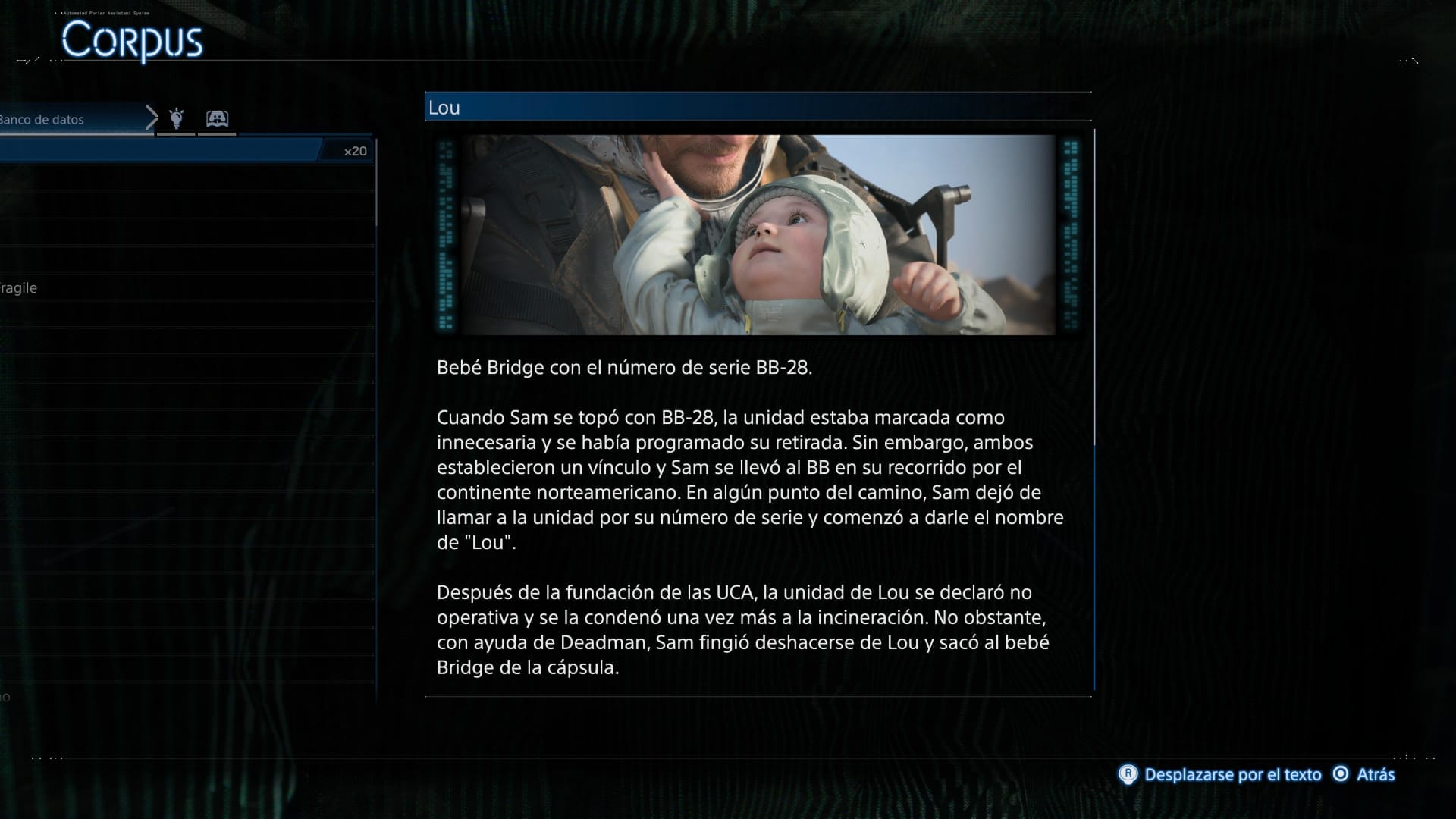
Task: Select the lightbulb tips icon
Action: click(177, 118)
